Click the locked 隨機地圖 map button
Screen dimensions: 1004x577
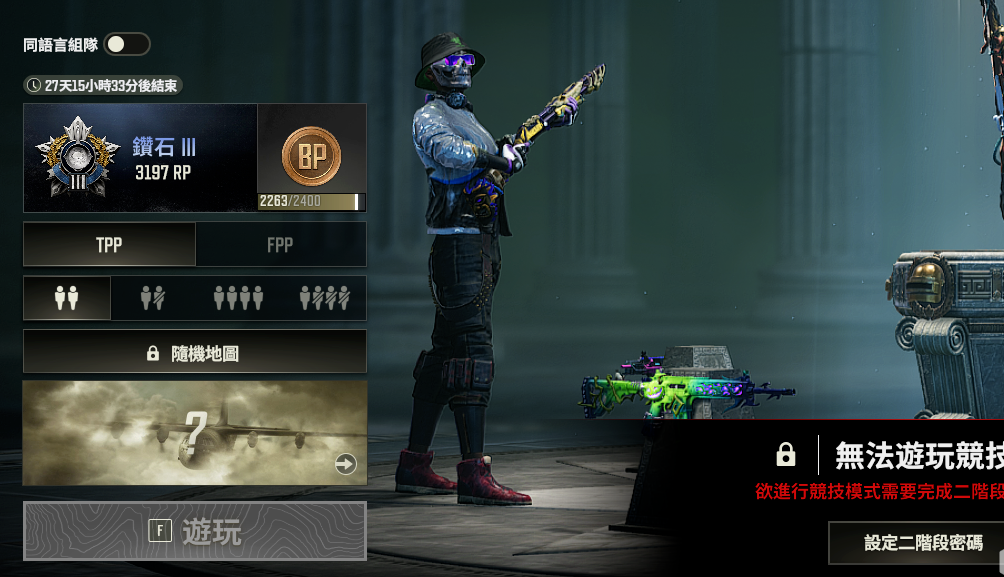pyautogui.click(x=195, y=353)
